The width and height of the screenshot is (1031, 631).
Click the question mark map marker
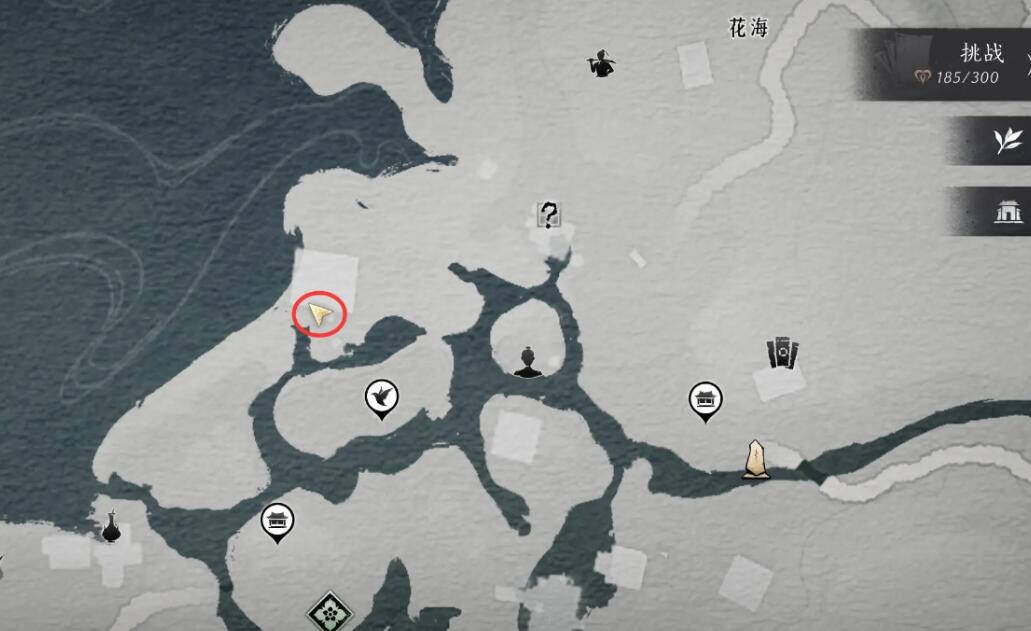pyautogui.click(x=548, y=214)
